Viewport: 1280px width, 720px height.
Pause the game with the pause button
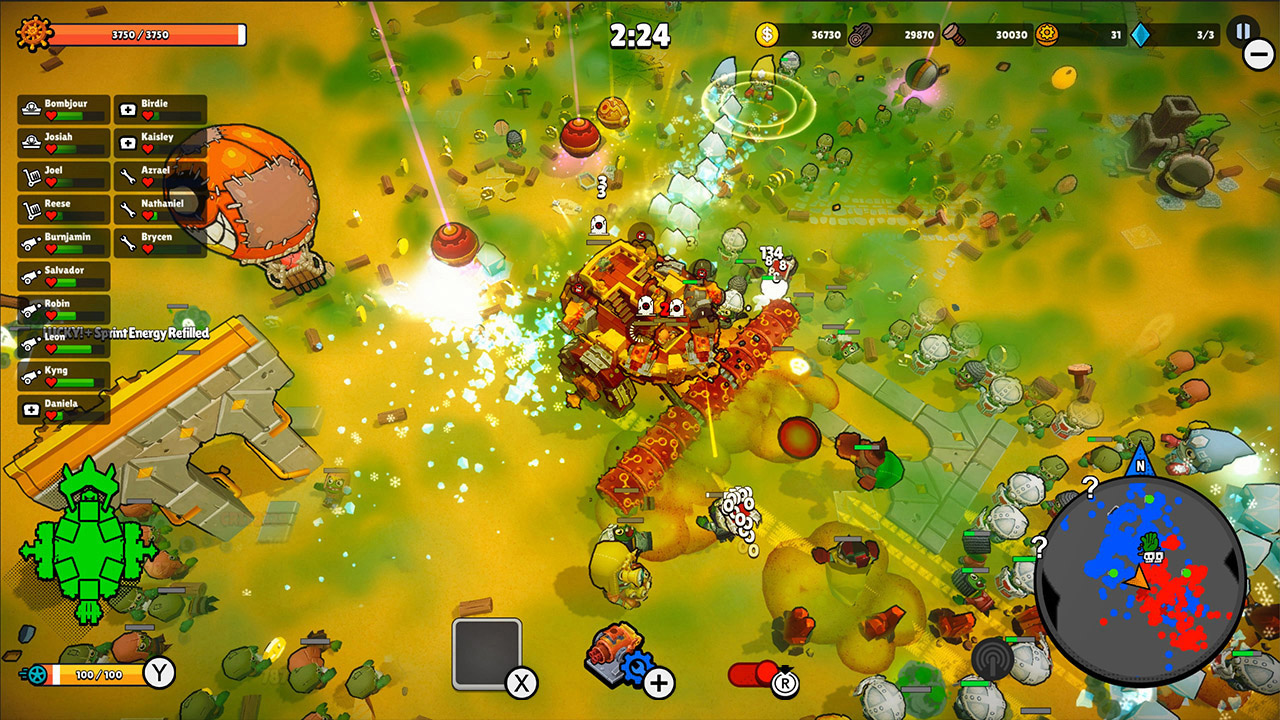coord(1242,31)
